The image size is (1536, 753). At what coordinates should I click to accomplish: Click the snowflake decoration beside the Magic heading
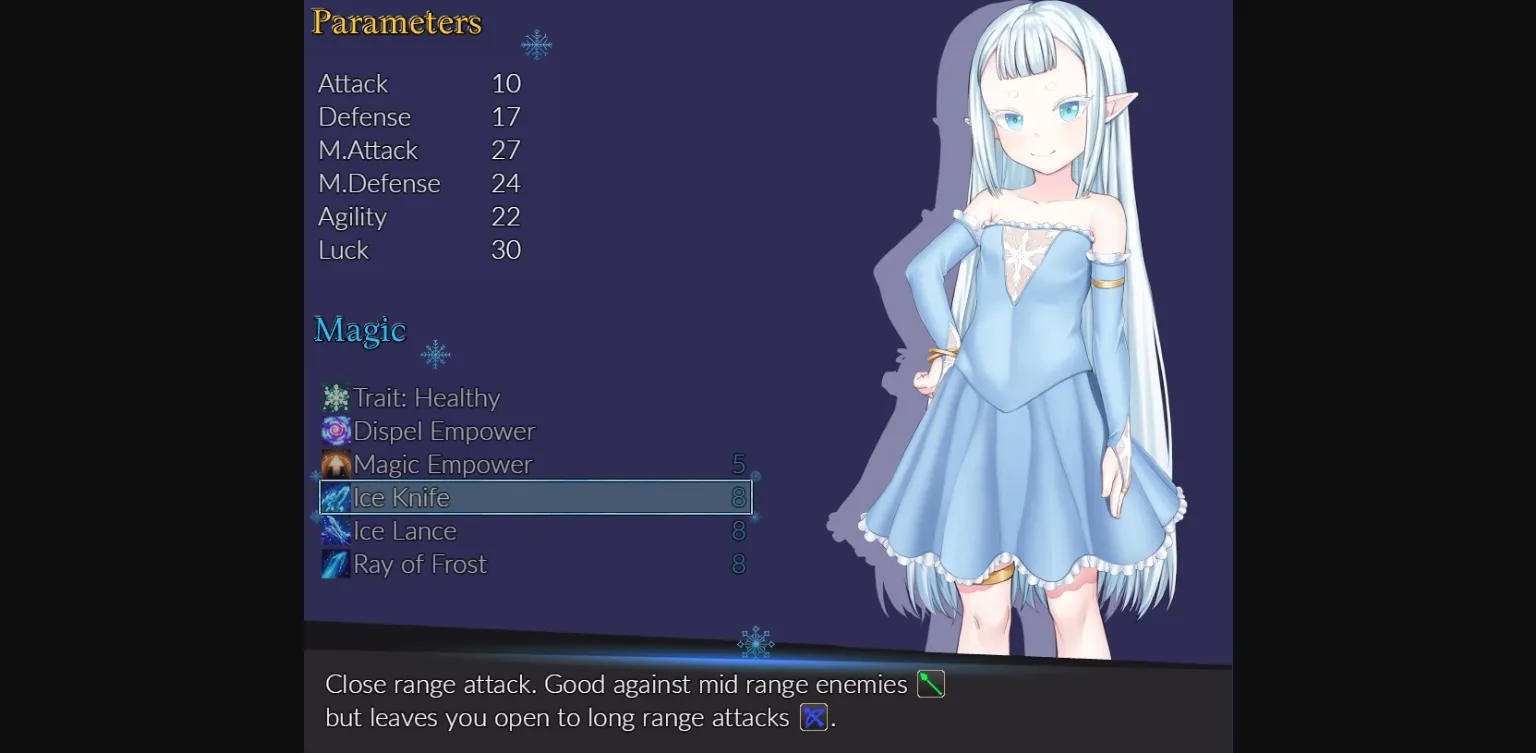[x=436, y=354]
